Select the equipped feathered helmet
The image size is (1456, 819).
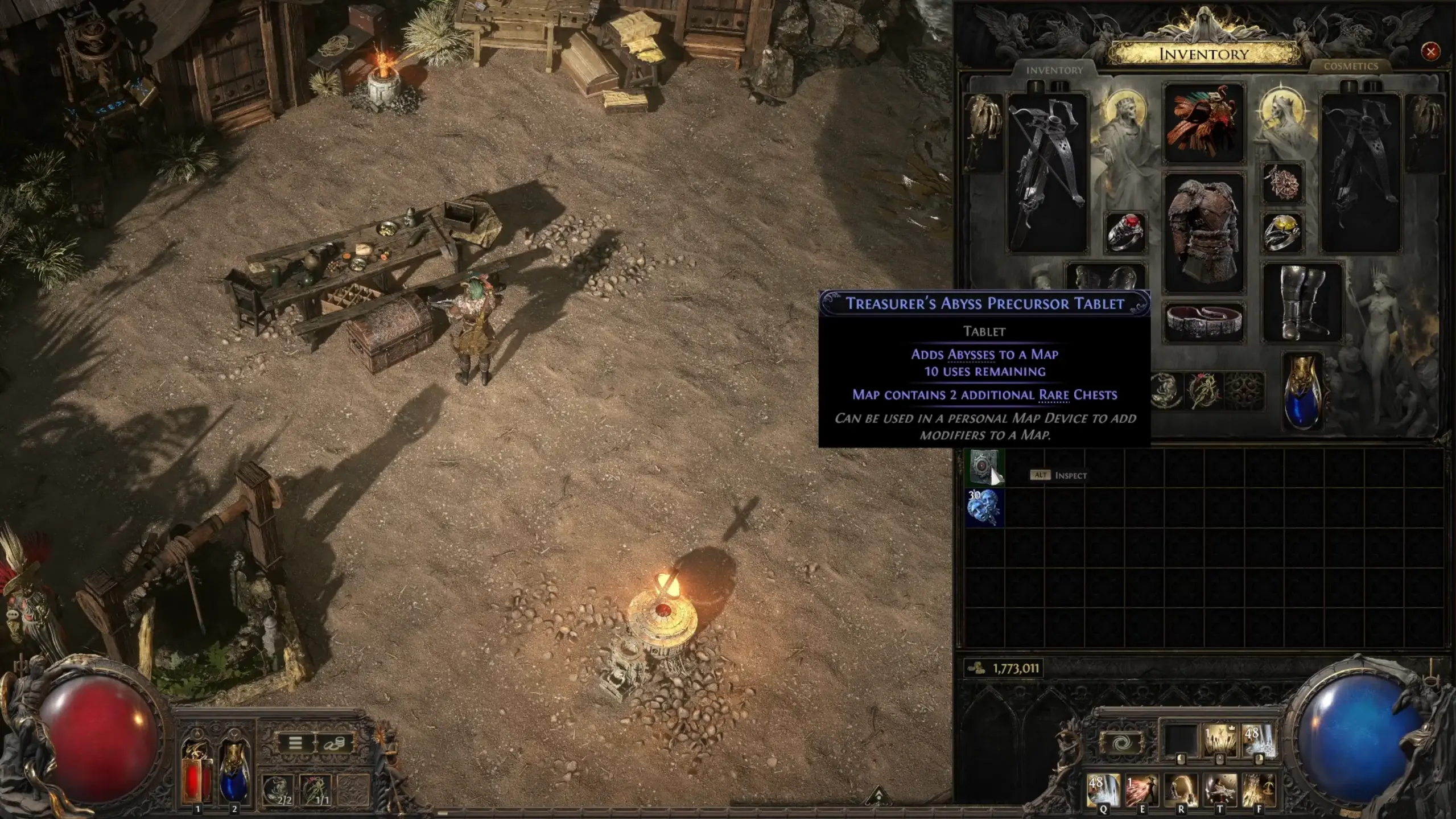(1203, 122)
